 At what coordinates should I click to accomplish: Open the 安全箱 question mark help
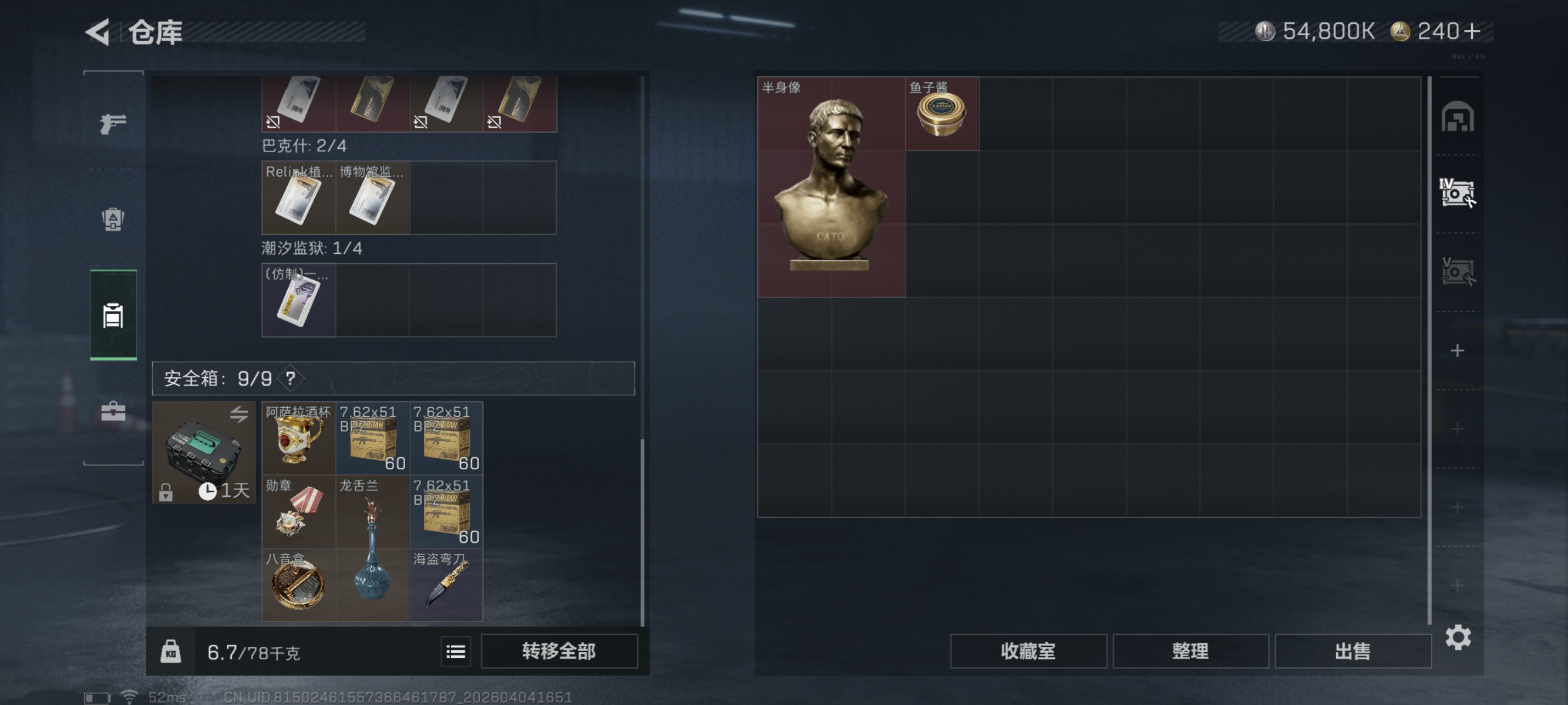[290, 378]
